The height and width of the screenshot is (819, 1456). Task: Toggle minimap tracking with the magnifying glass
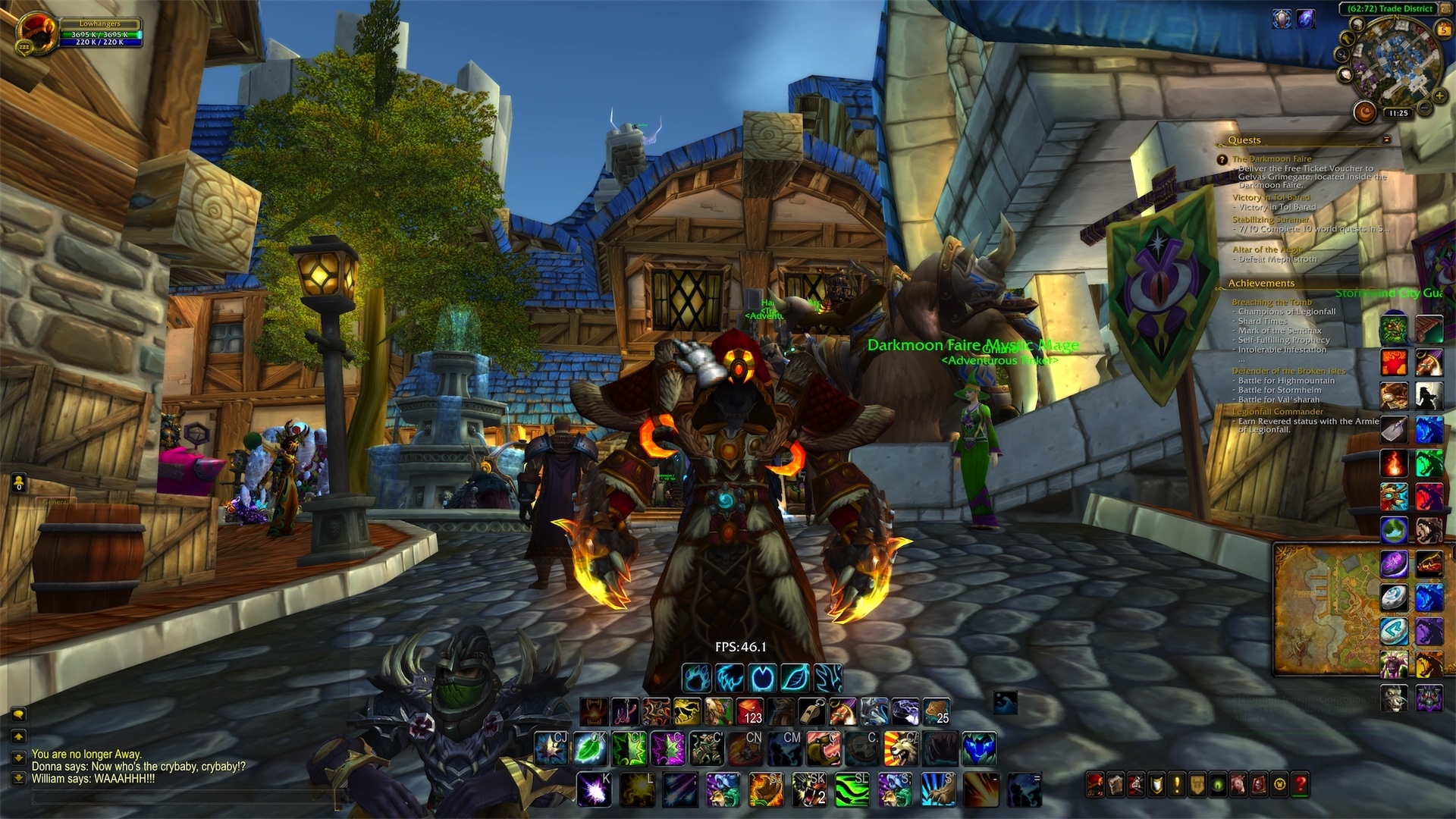click(1341, 54)
